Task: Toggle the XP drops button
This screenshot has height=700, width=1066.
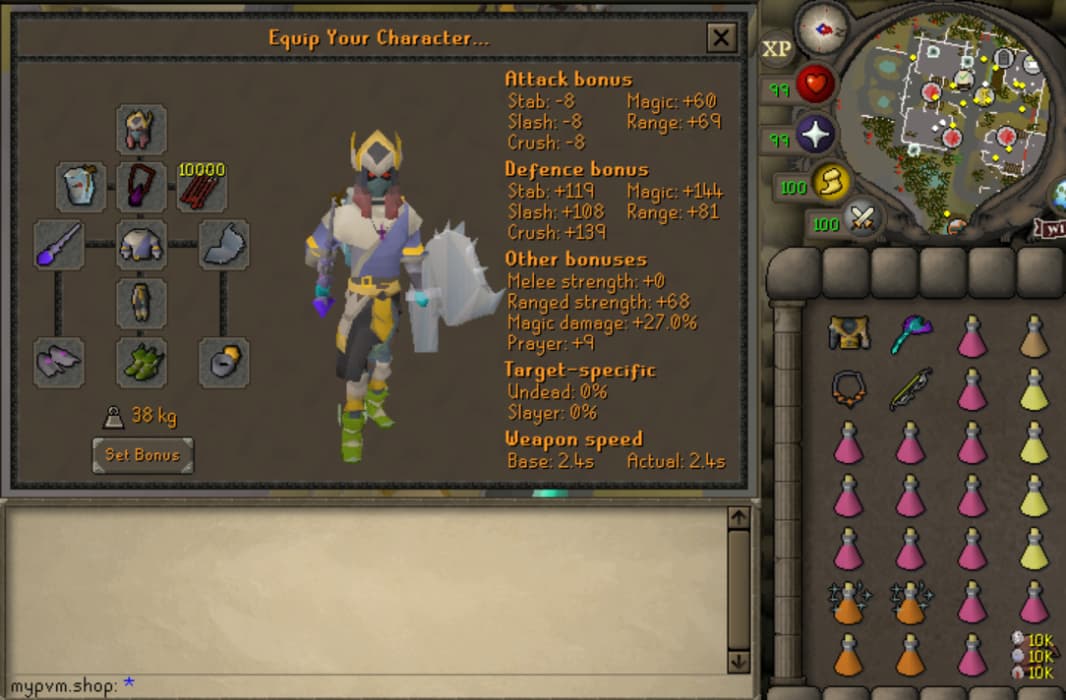Action: point(777,49)
